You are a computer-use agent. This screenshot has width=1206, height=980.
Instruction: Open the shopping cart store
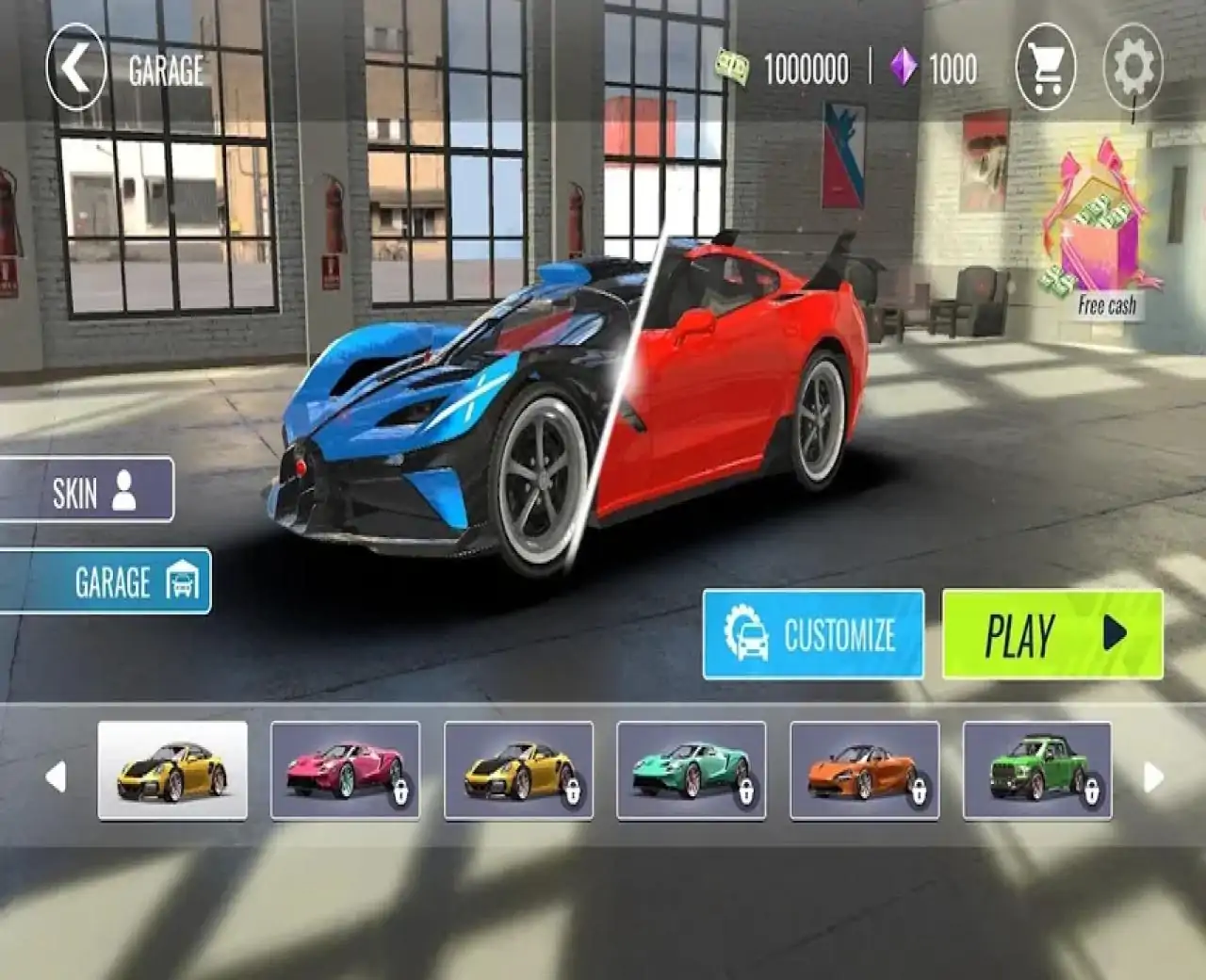point(1046,68)
